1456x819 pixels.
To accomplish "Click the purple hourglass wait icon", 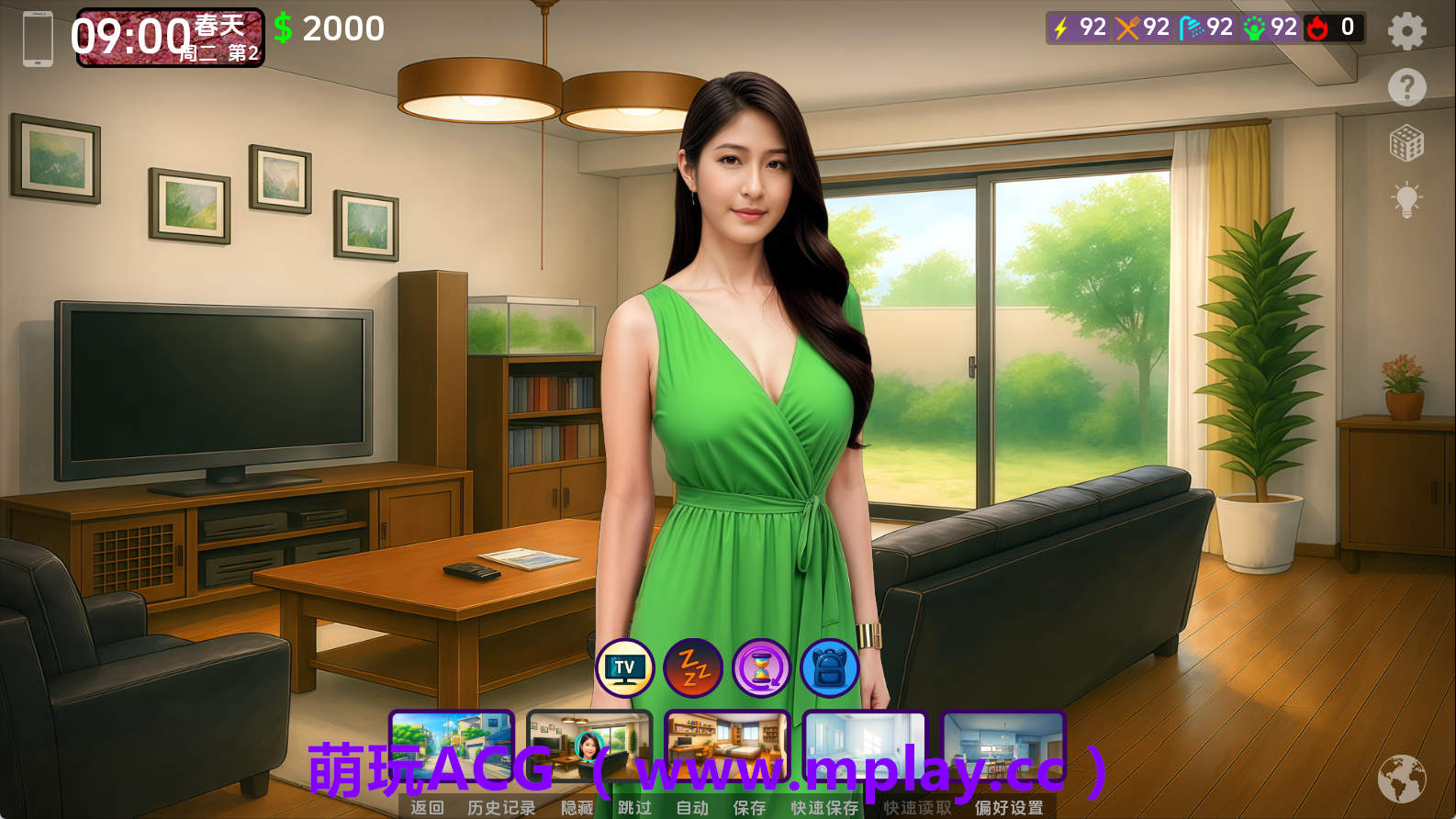I will pos(760,668).
